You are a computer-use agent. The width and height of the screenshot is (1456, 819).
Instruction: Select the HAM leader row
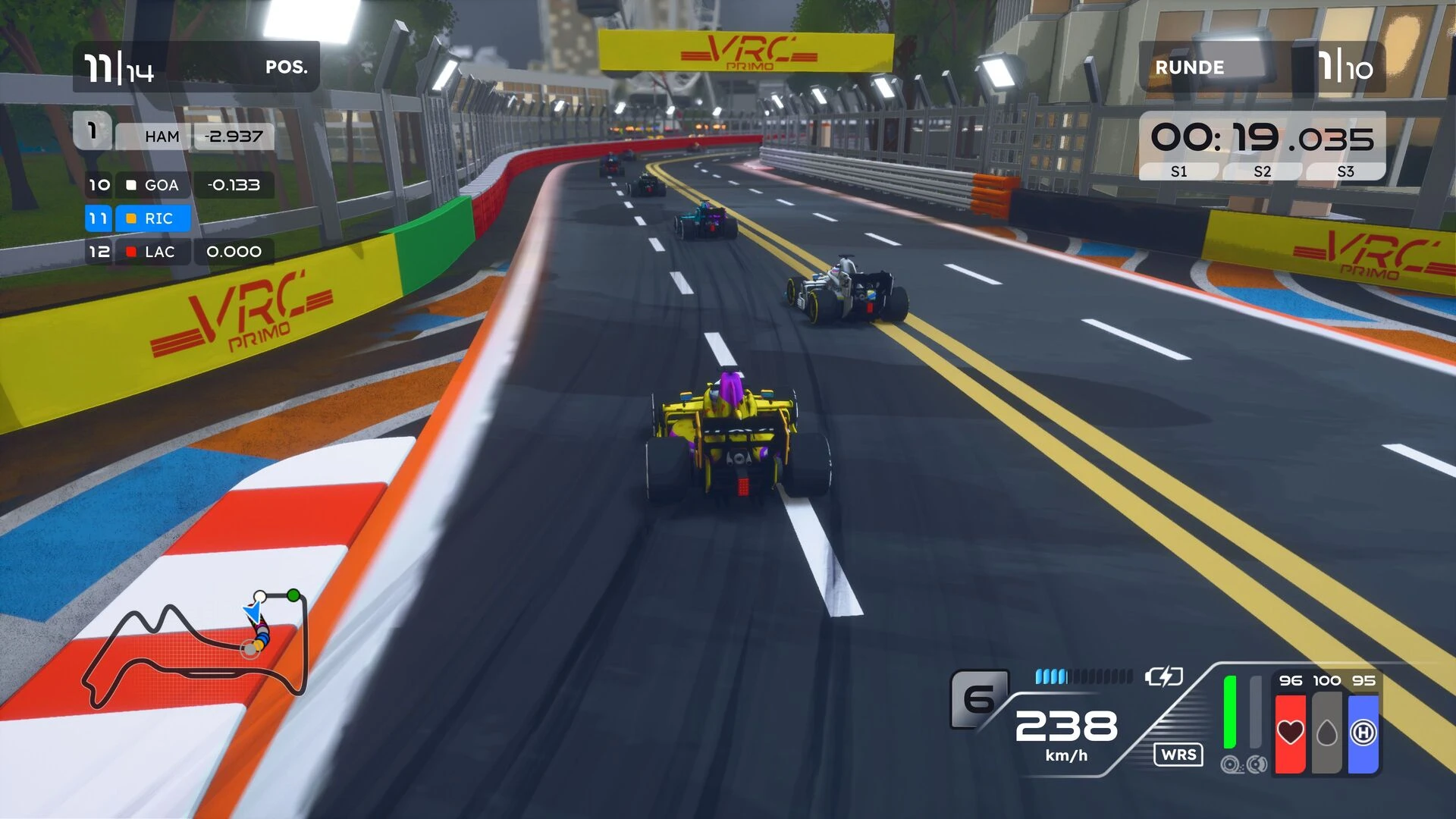pyautogui.click(x=174, y=136)
